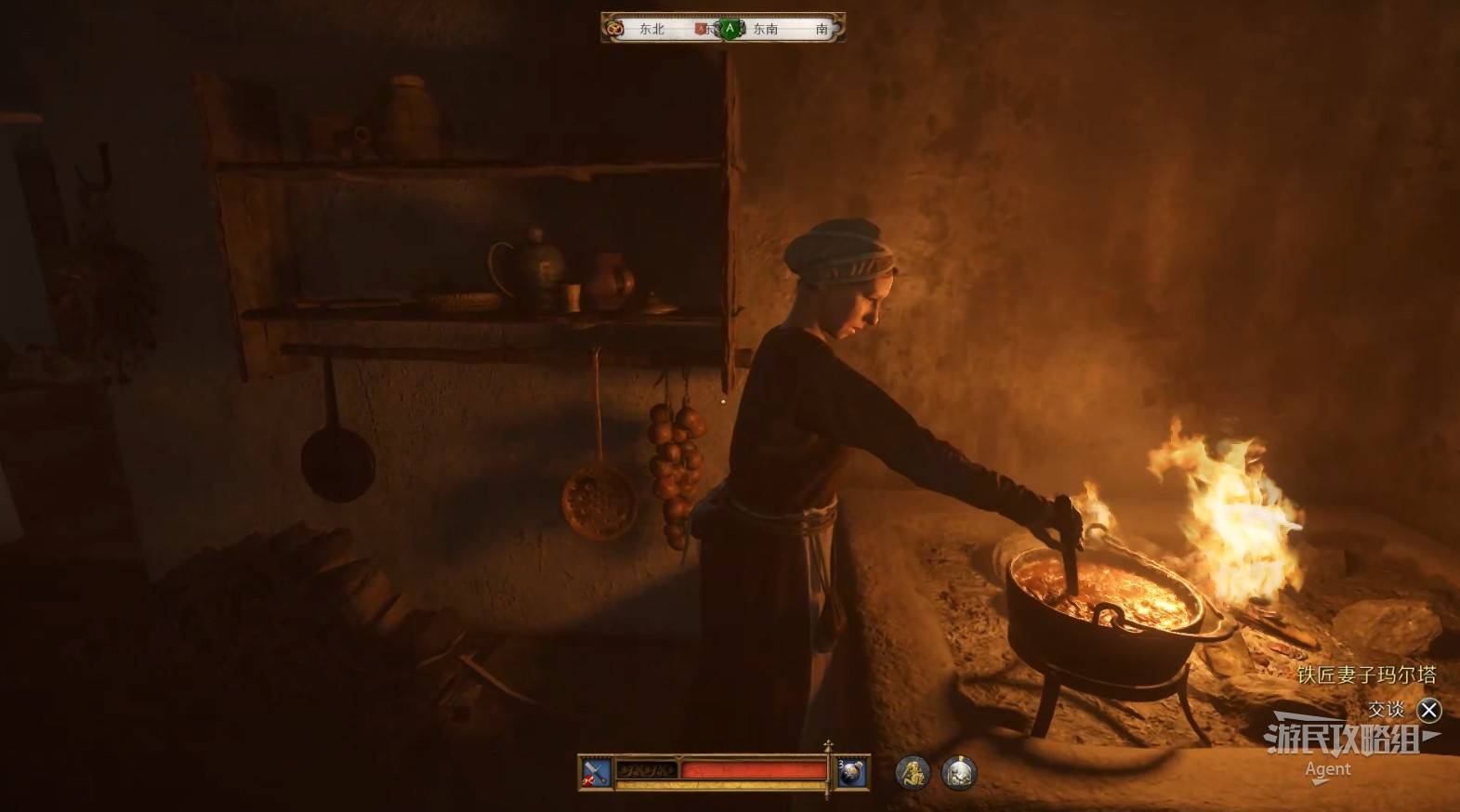Click the pretzel icon on the compass
This screenshot has height=812, width=1460.
click(614, 29)
